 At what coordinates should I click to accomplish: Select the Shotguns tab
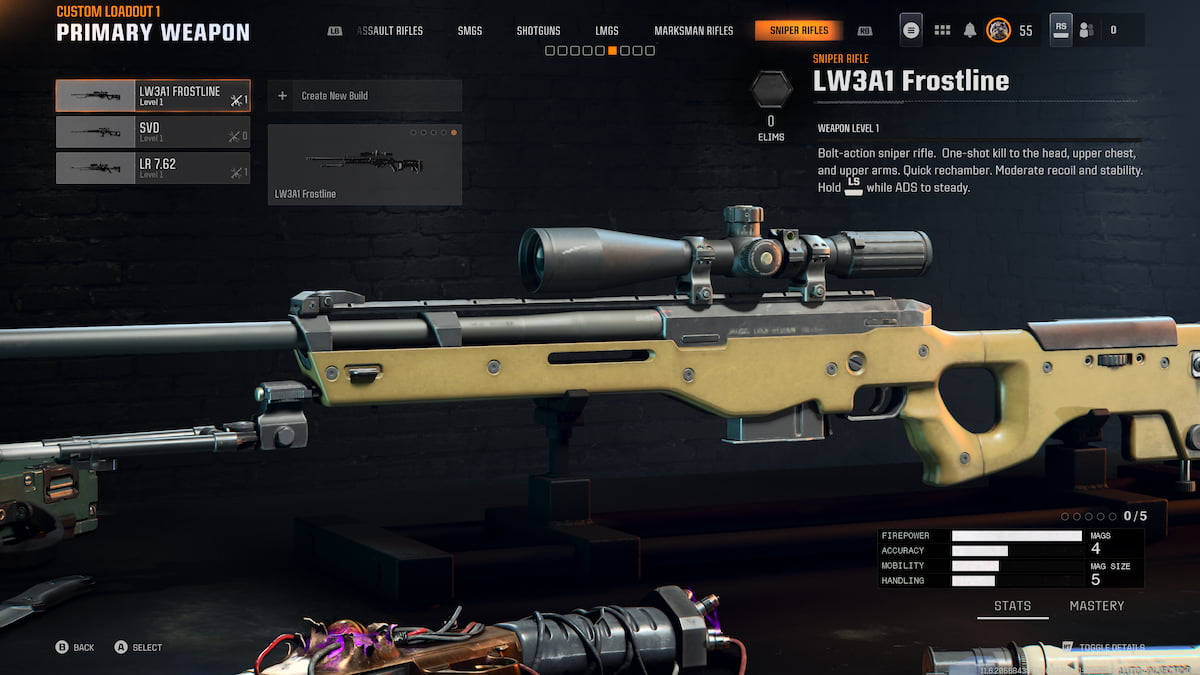(x=538, y=31)
